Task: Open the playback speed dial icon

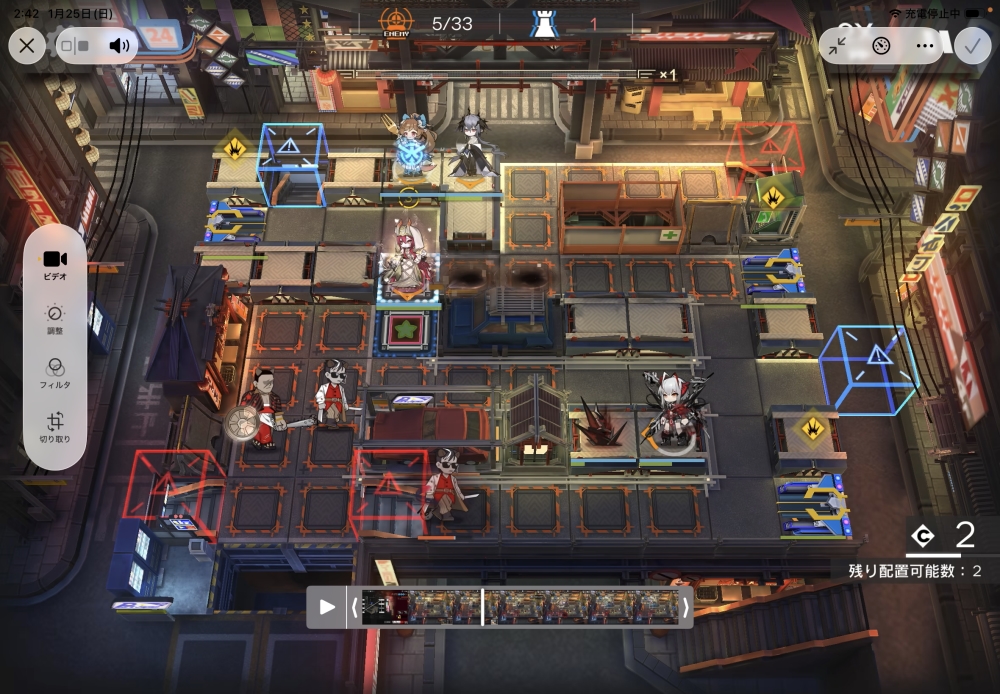Action: click(x=881, y=45)
